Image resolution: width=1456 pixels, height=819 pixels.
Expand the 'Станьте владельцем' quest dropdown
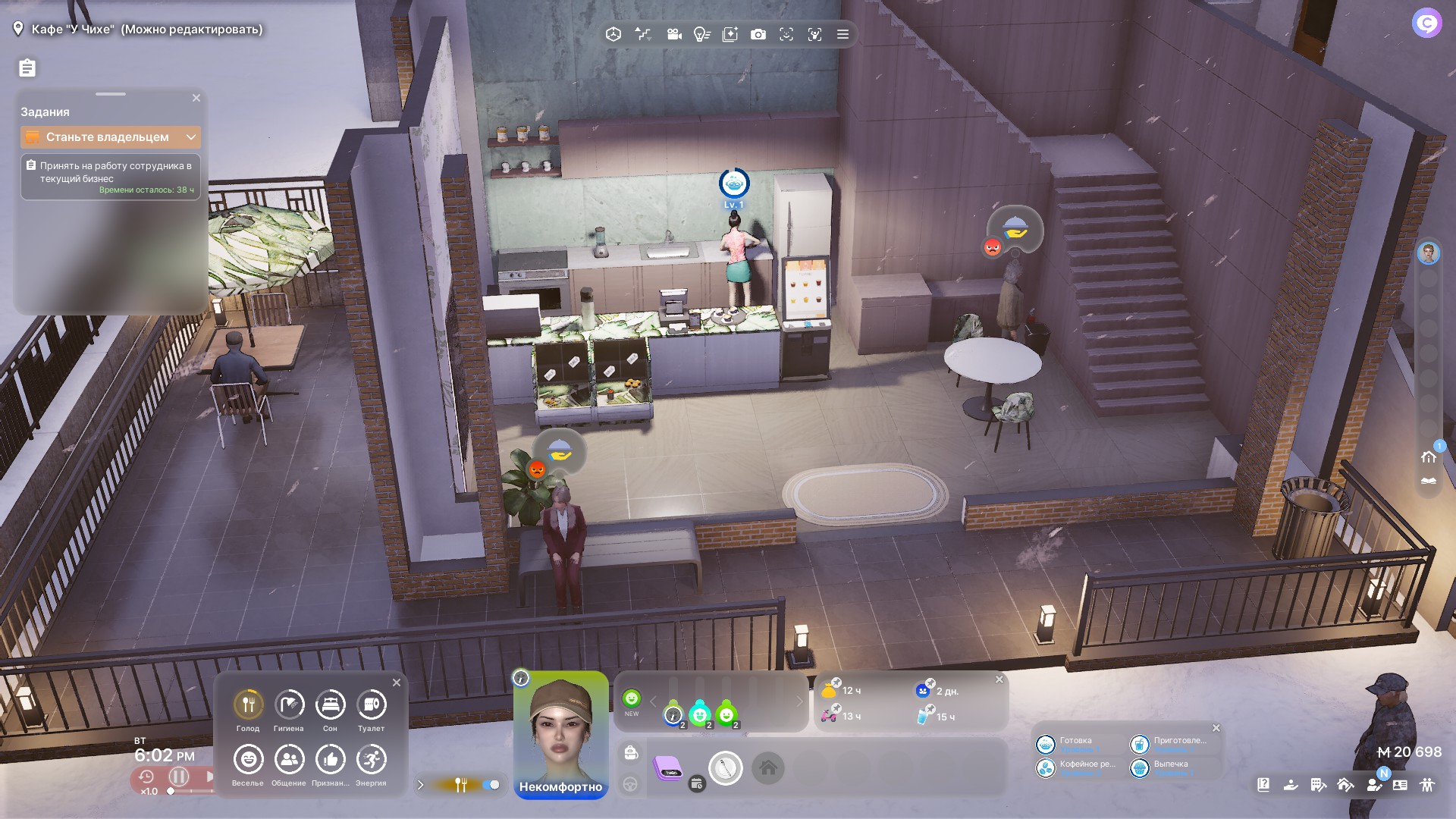pyautogui.click(x=191, y=137)
